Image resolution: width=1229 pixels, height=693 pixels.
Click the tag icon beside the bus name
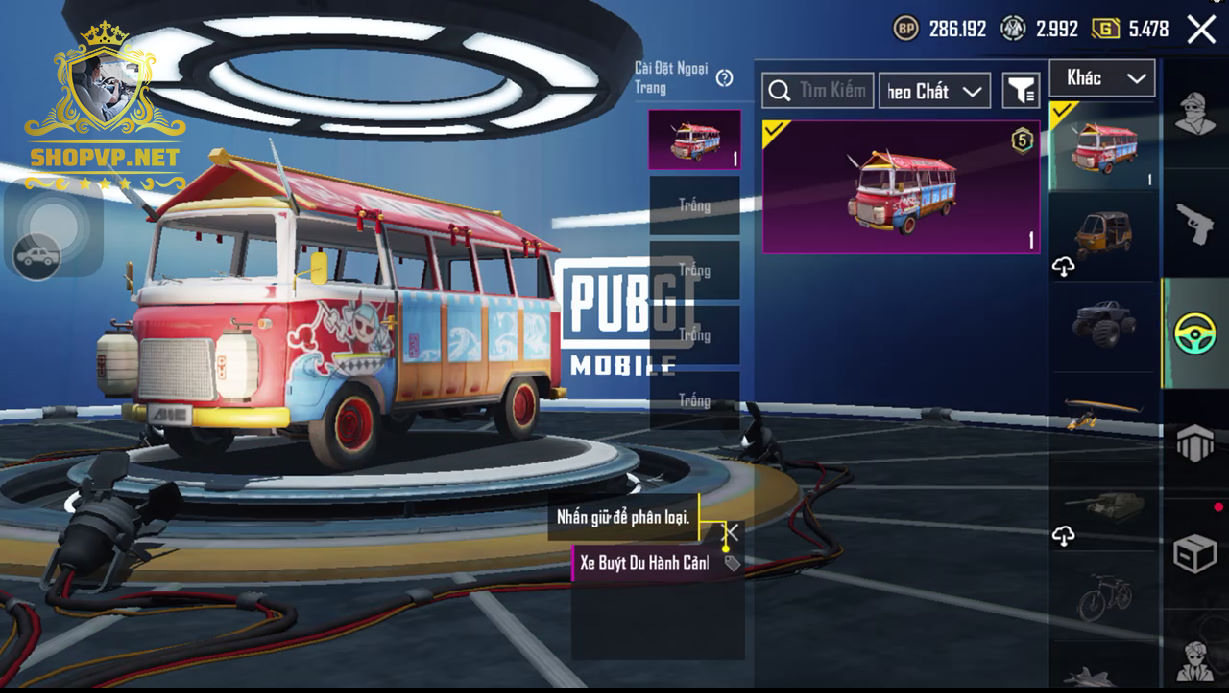(732, 563)
